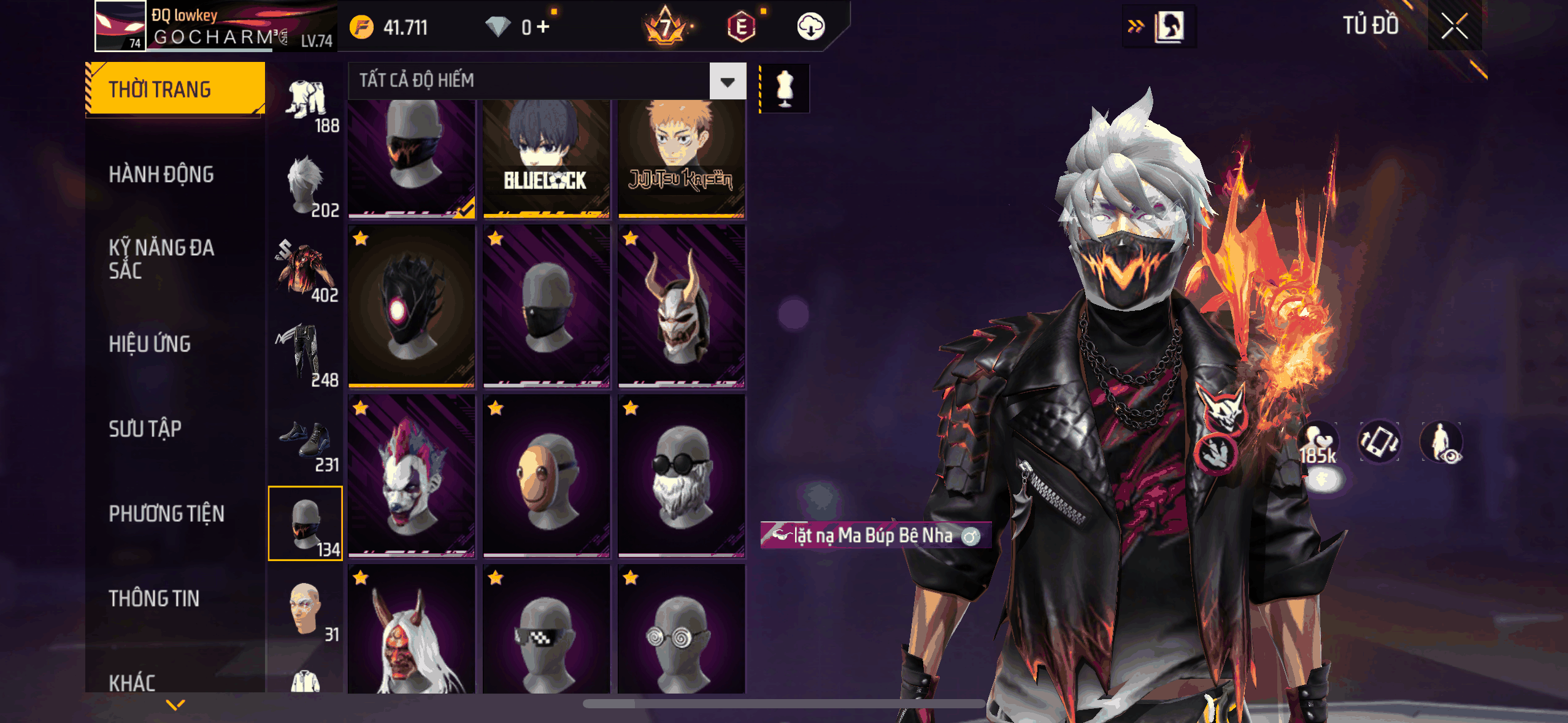Screen dimensions: 1568x723
Task: Select the Jujutsu Kaisen collab item
Action: [681, 158]
